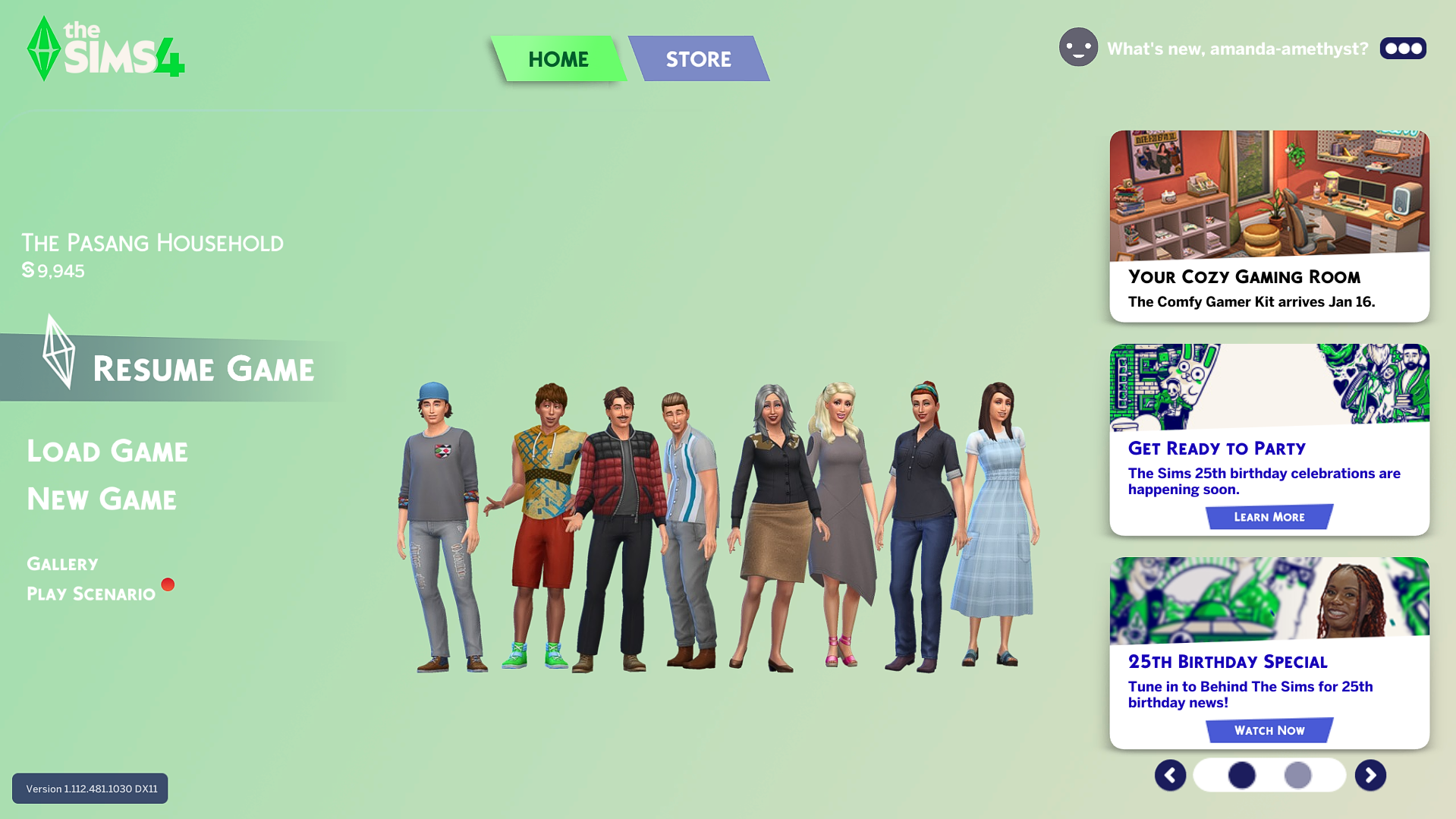Viewport: 1456px width, 819px height.
Task: Open the Gallery
Action: pos(62,564)
